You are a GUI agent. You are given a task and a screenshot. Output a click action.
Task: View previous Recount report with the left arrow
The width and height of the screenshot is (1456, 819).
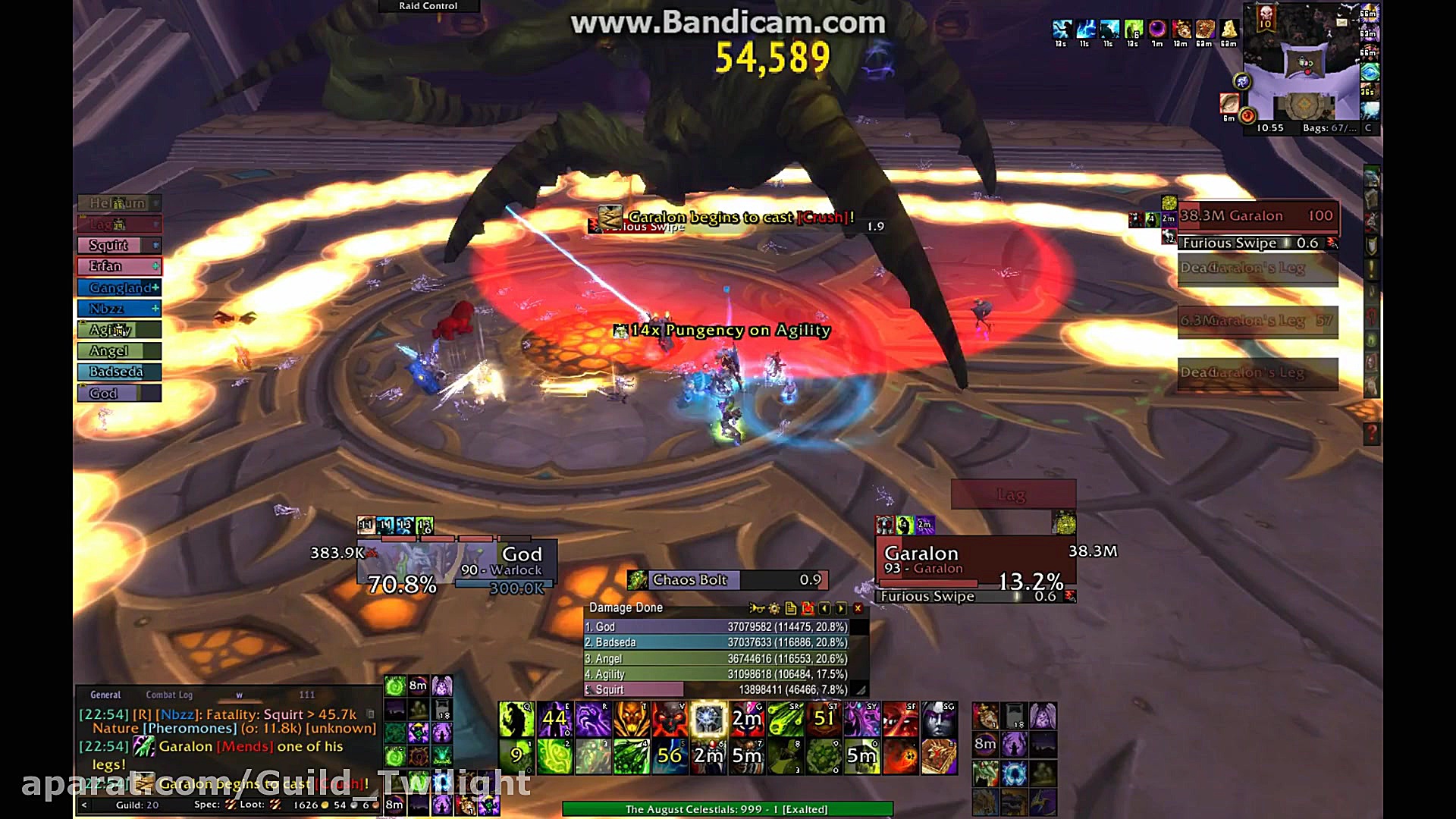[x=825, y=608]
